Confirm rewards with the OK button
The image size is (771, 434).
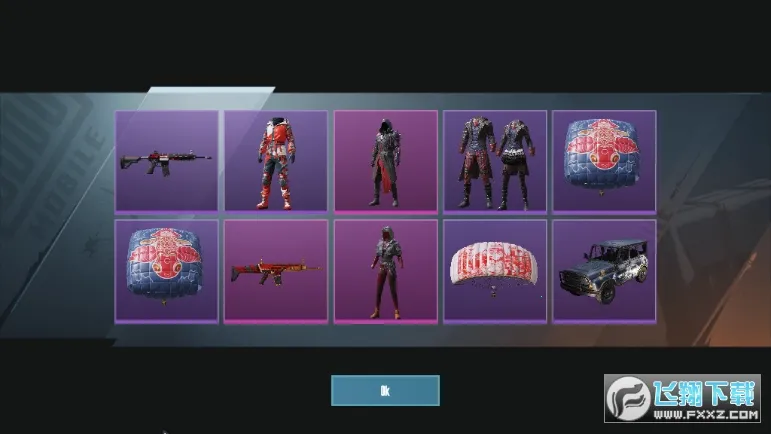385,390
